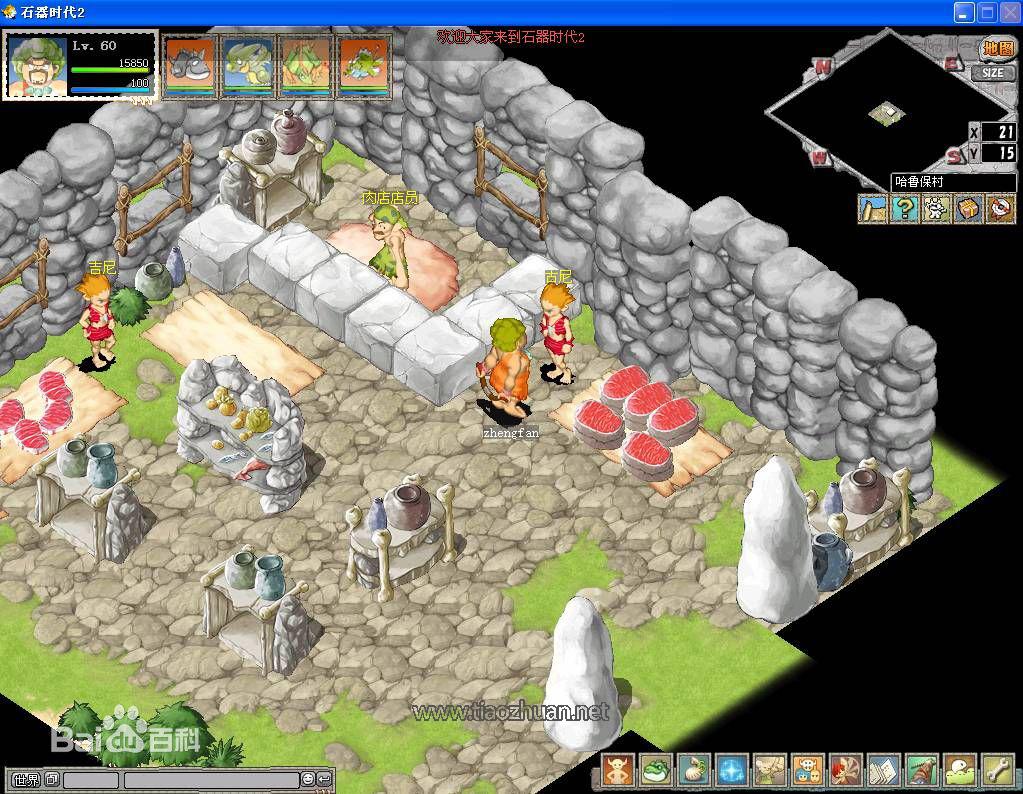Open the three-faces team icon

coord(808,771)
